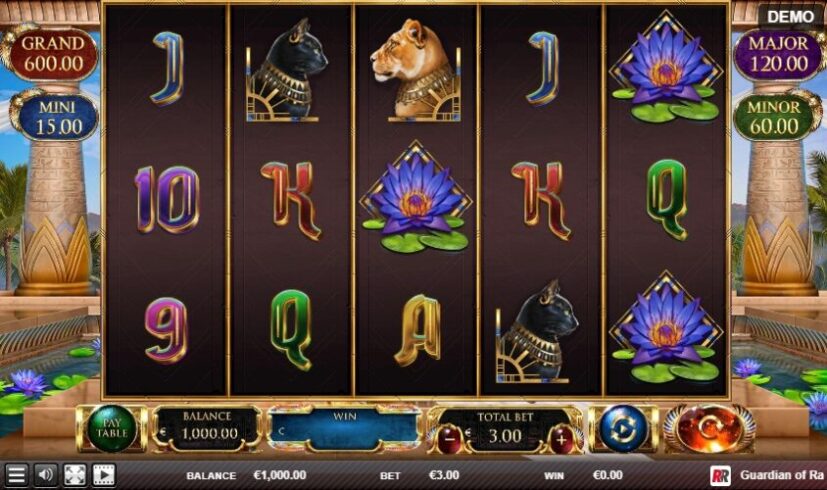The height and width of the screenshot is (490, 827).
Task: Open the hamburger menu
Action: click(16, 475)
